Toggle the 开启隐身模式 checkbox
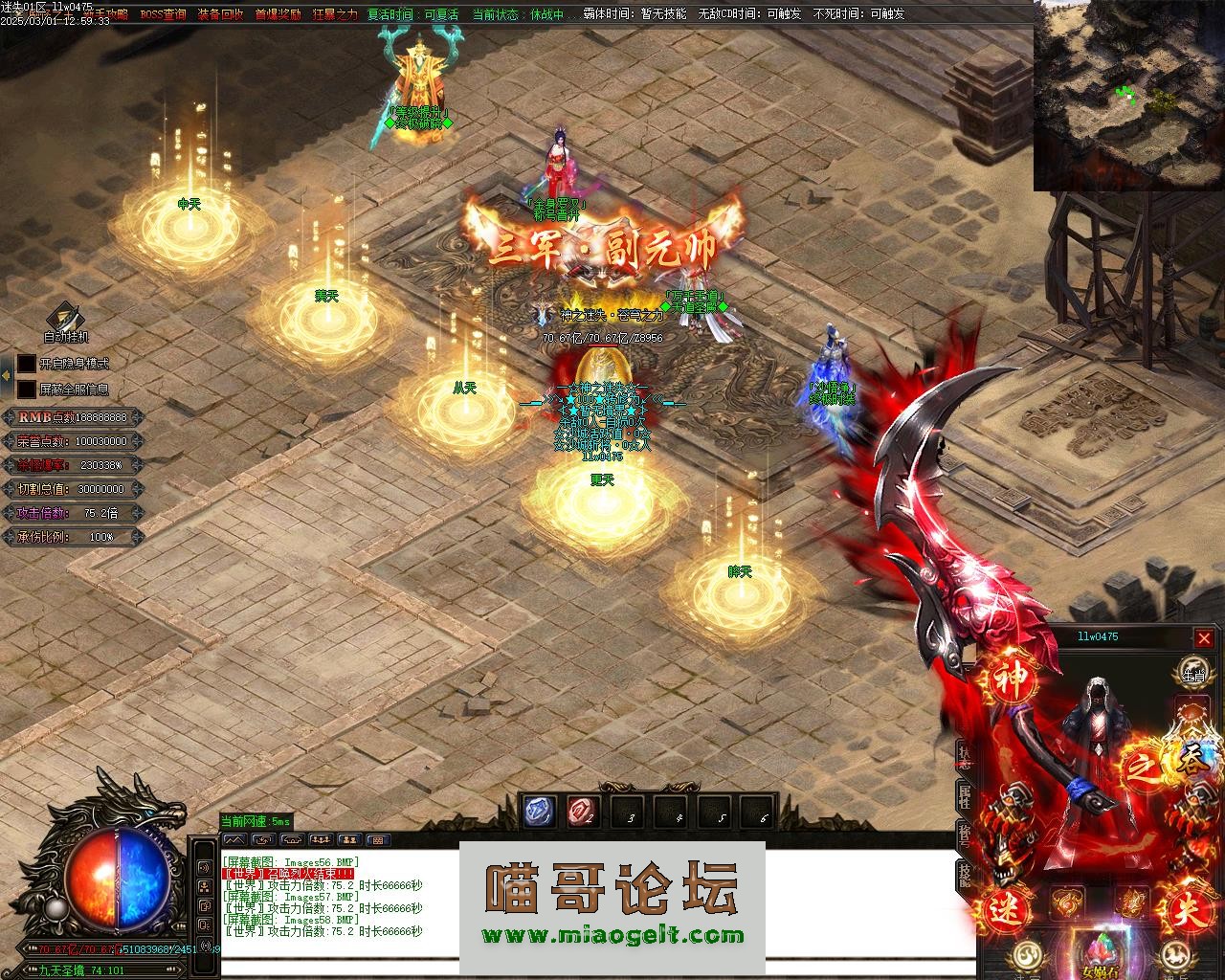Screen dimensions: 1225x980 point(27,364)
